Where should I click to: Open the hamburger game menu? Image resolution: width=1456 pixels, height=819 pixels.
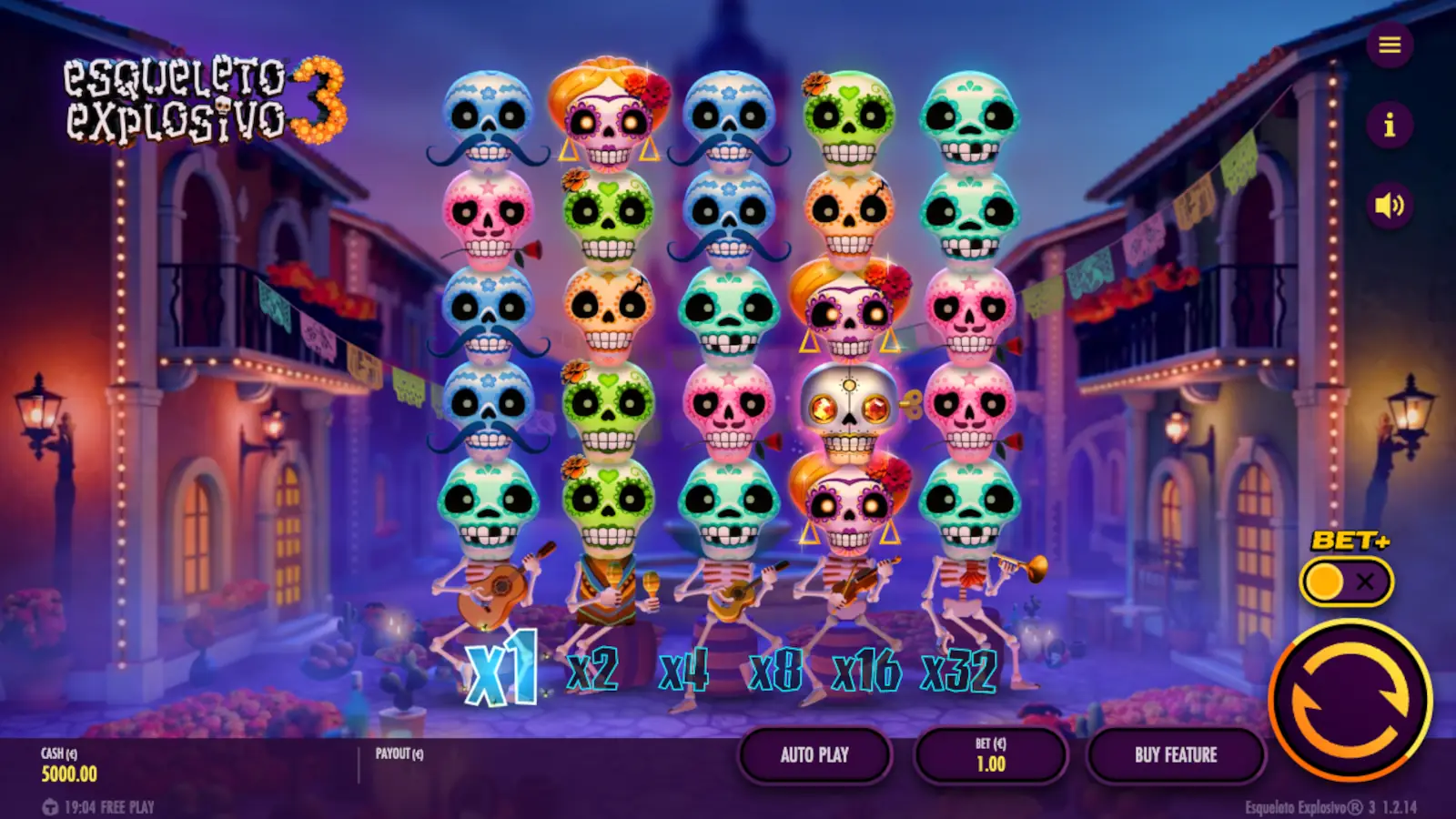1388,45
